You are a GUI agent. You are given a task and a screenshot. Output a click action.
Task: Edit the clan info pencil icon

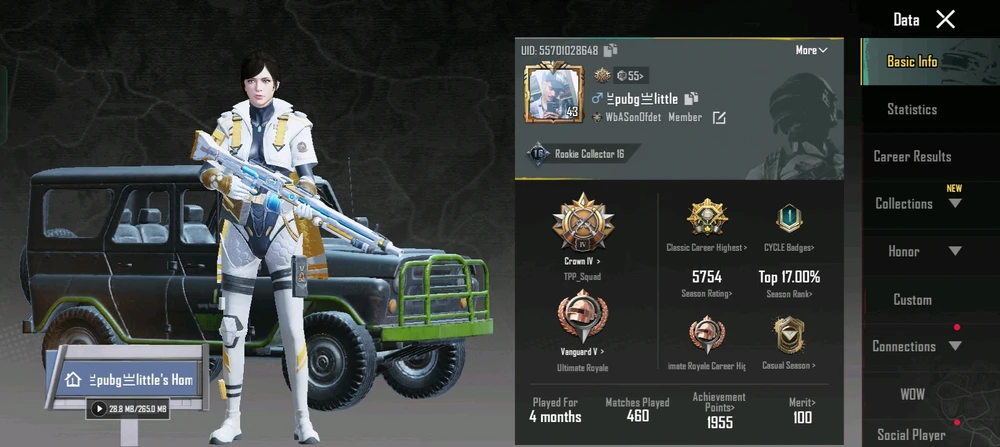[719, 118]
